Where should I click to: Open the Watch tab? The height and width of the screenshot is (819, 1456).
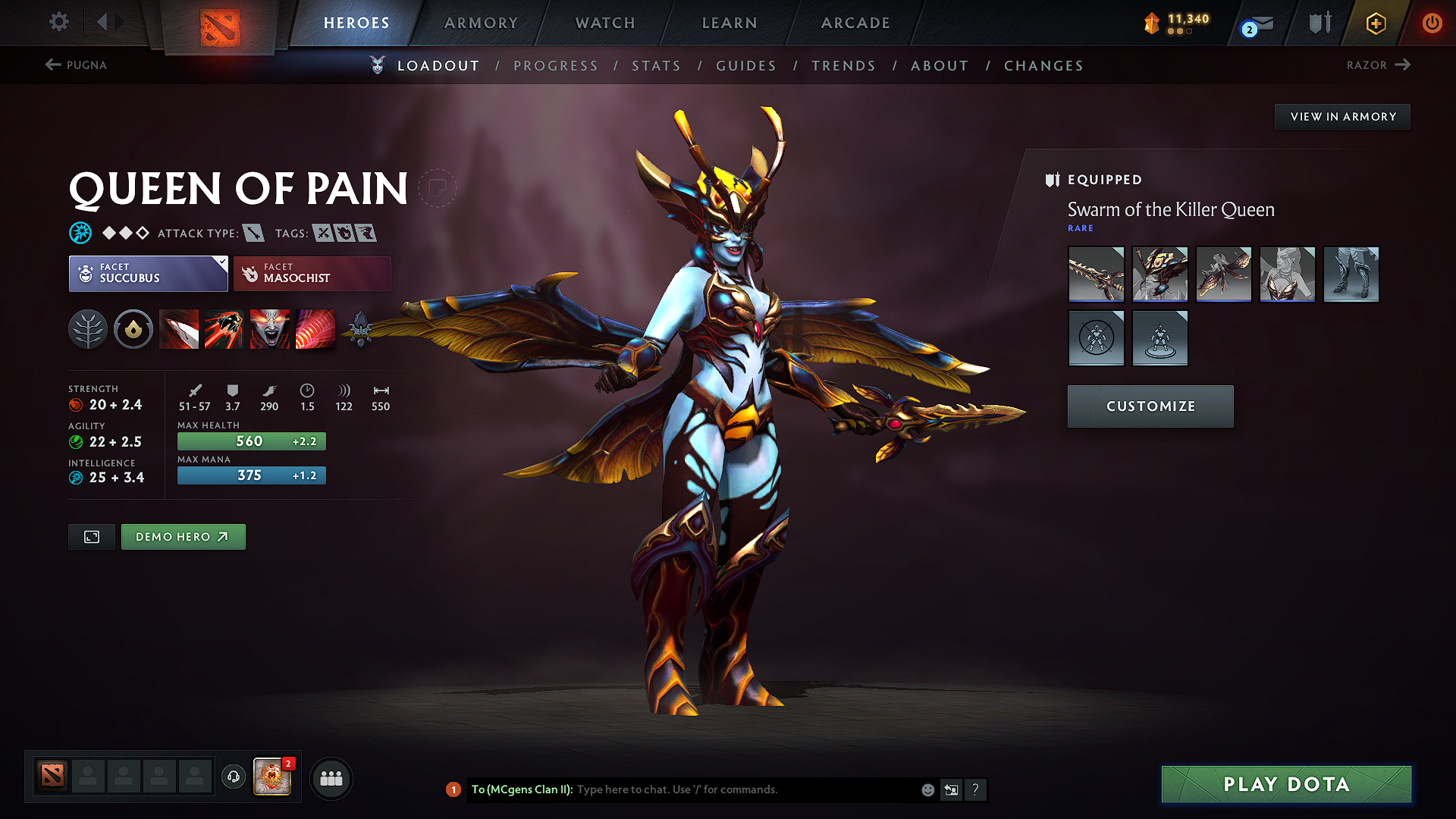[605, 23]
